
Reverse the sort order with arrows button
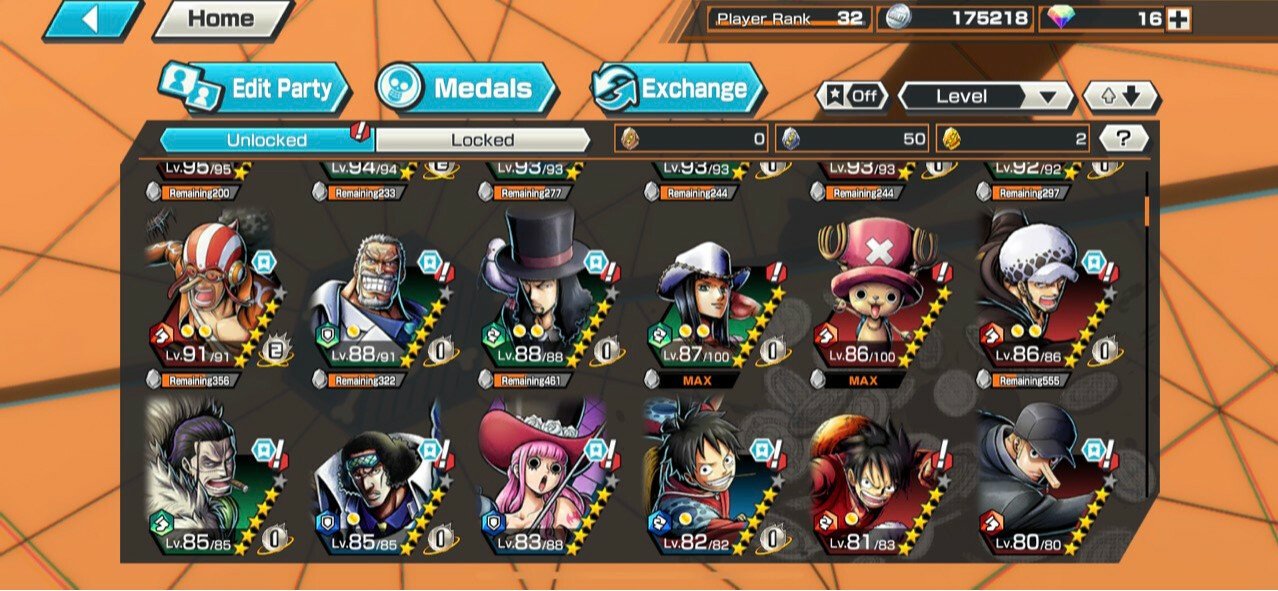click(1121, 97)
